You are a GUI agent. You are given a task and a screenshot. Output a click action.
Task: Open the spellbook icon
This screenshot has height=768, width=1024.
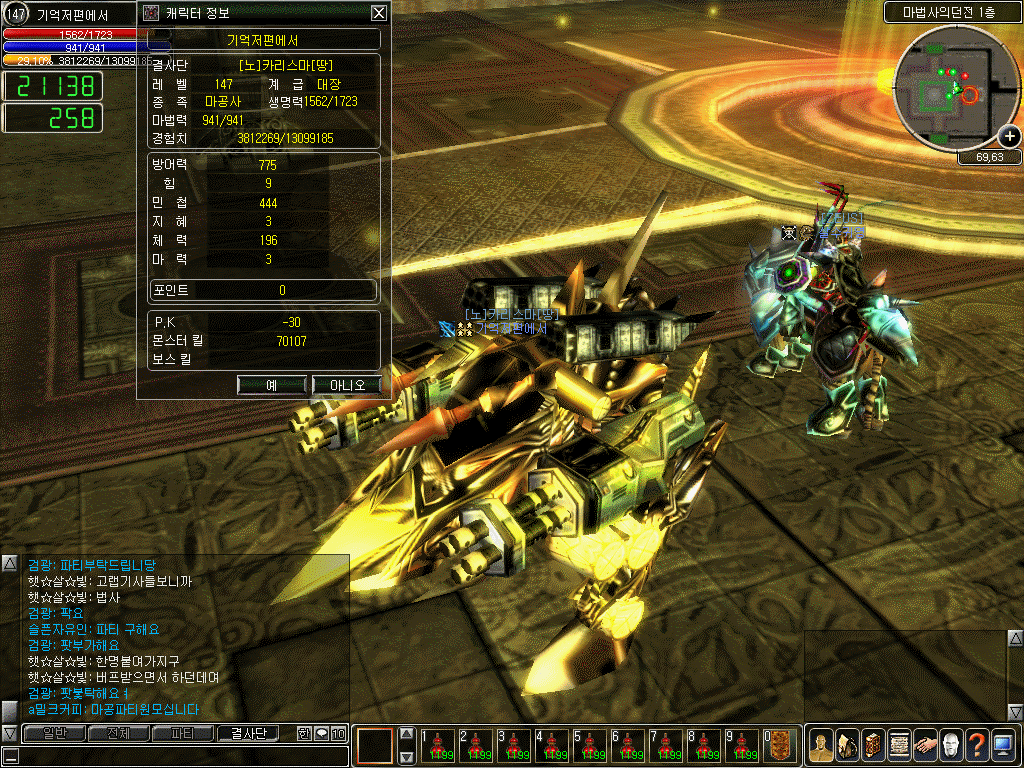point(873,745)
